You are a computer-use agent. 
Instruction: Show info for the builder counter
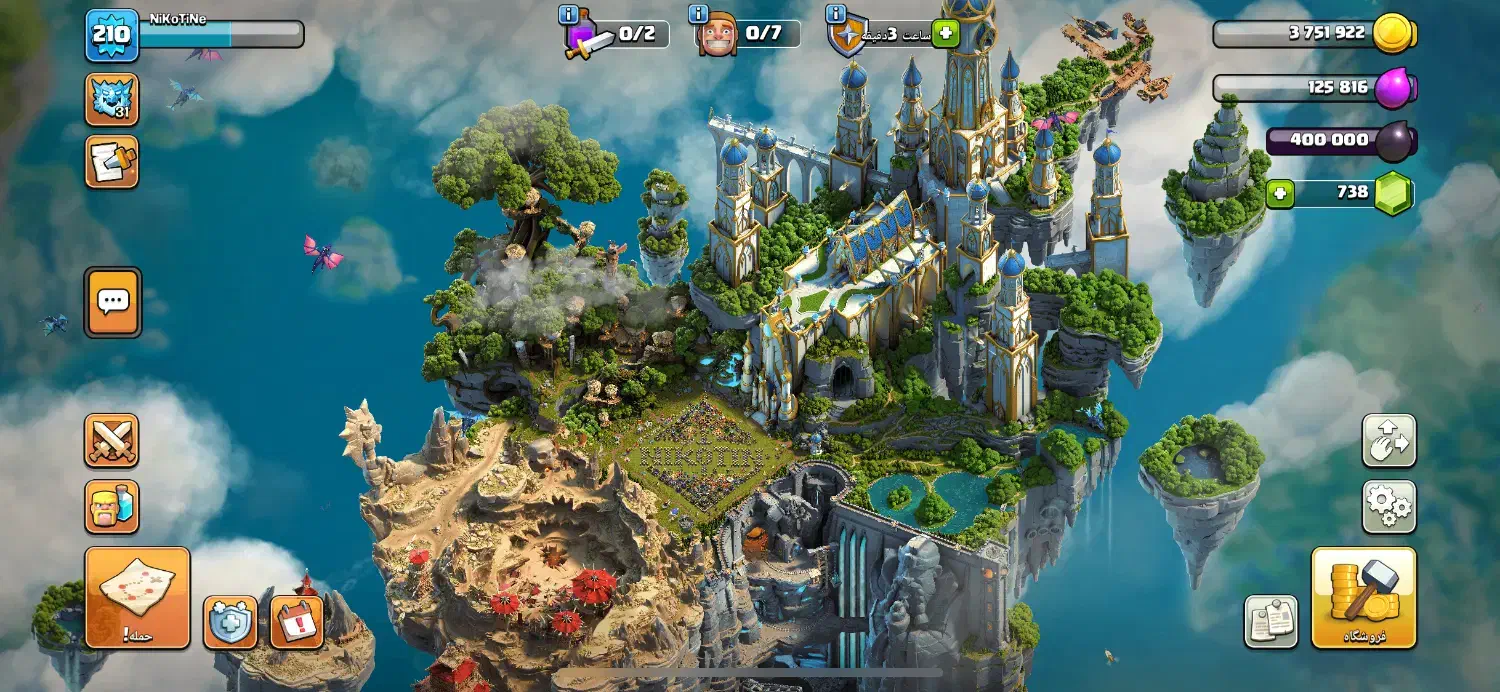tap(699, 14)
